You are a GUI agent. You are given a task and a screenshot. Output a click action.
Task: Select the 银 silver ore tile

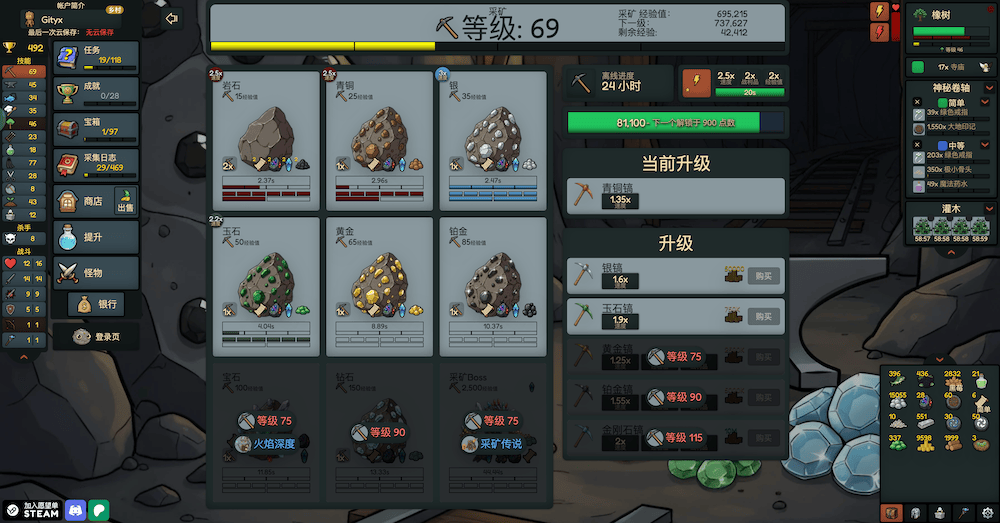pyautogui.click(x=492, y=138)
